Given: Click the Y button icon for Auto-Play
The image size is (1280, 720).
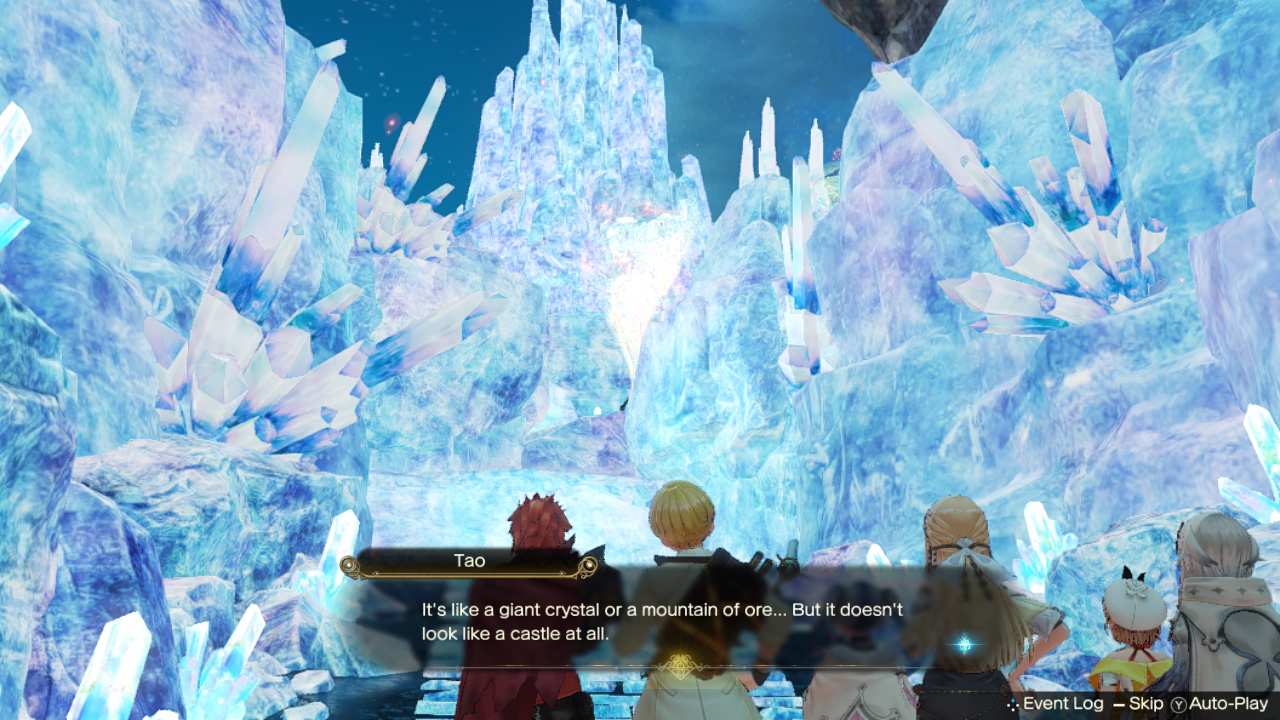Looking at the screenshot, I should (x=1181, y=703).
